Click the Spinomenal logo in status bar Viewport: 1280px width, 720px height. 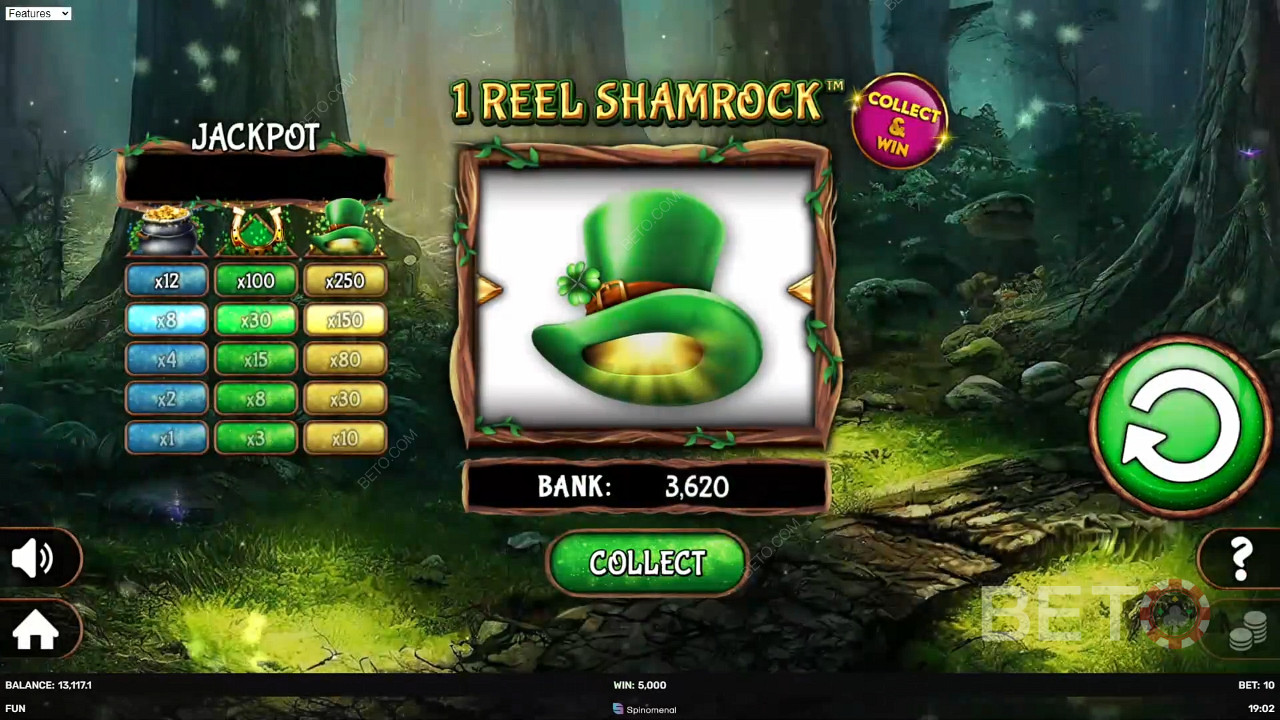click(644, 709)
